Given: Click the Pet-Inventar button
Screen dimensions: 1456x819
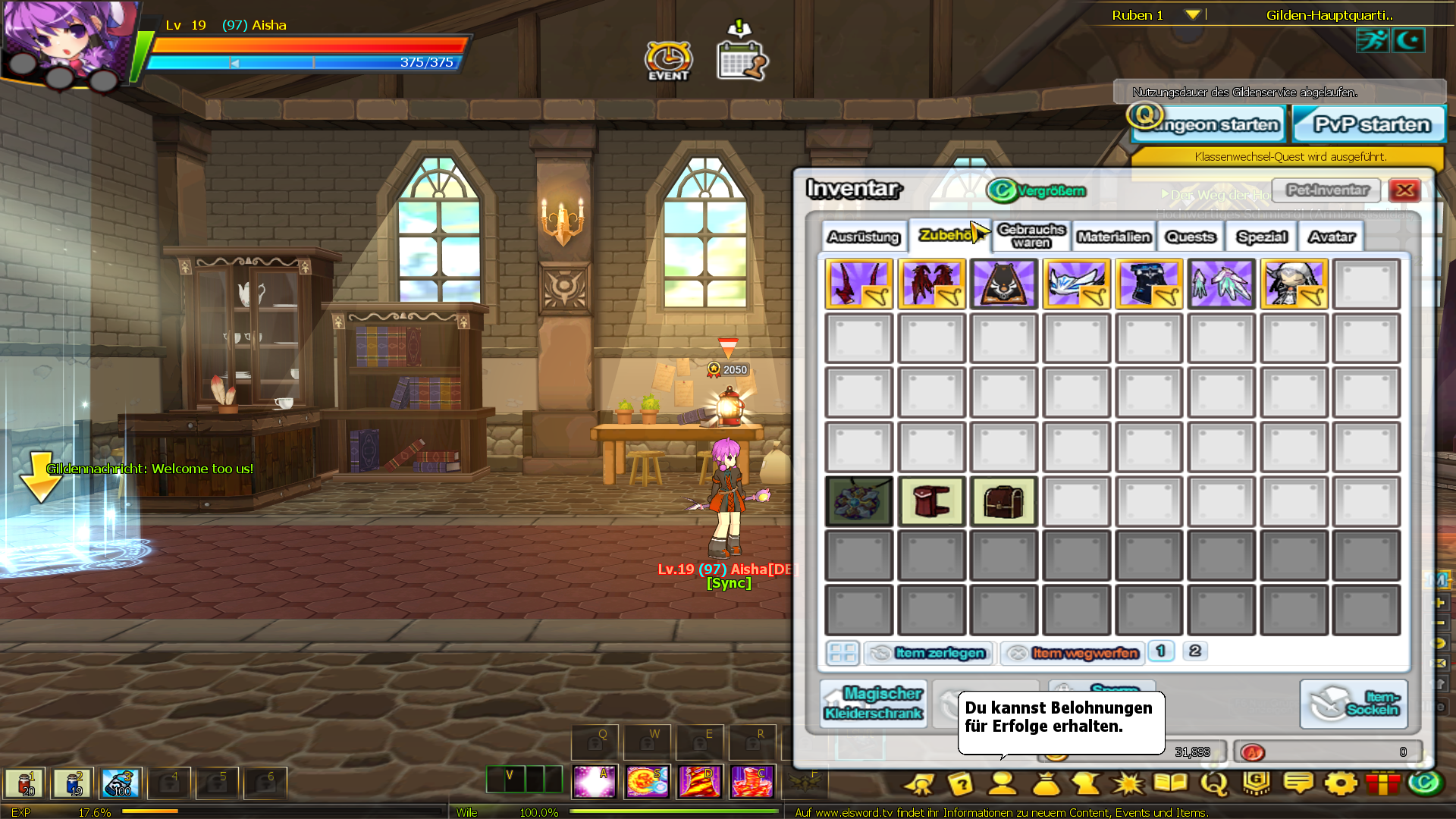Looking at the screenshot, I should tap(1327, 190).
